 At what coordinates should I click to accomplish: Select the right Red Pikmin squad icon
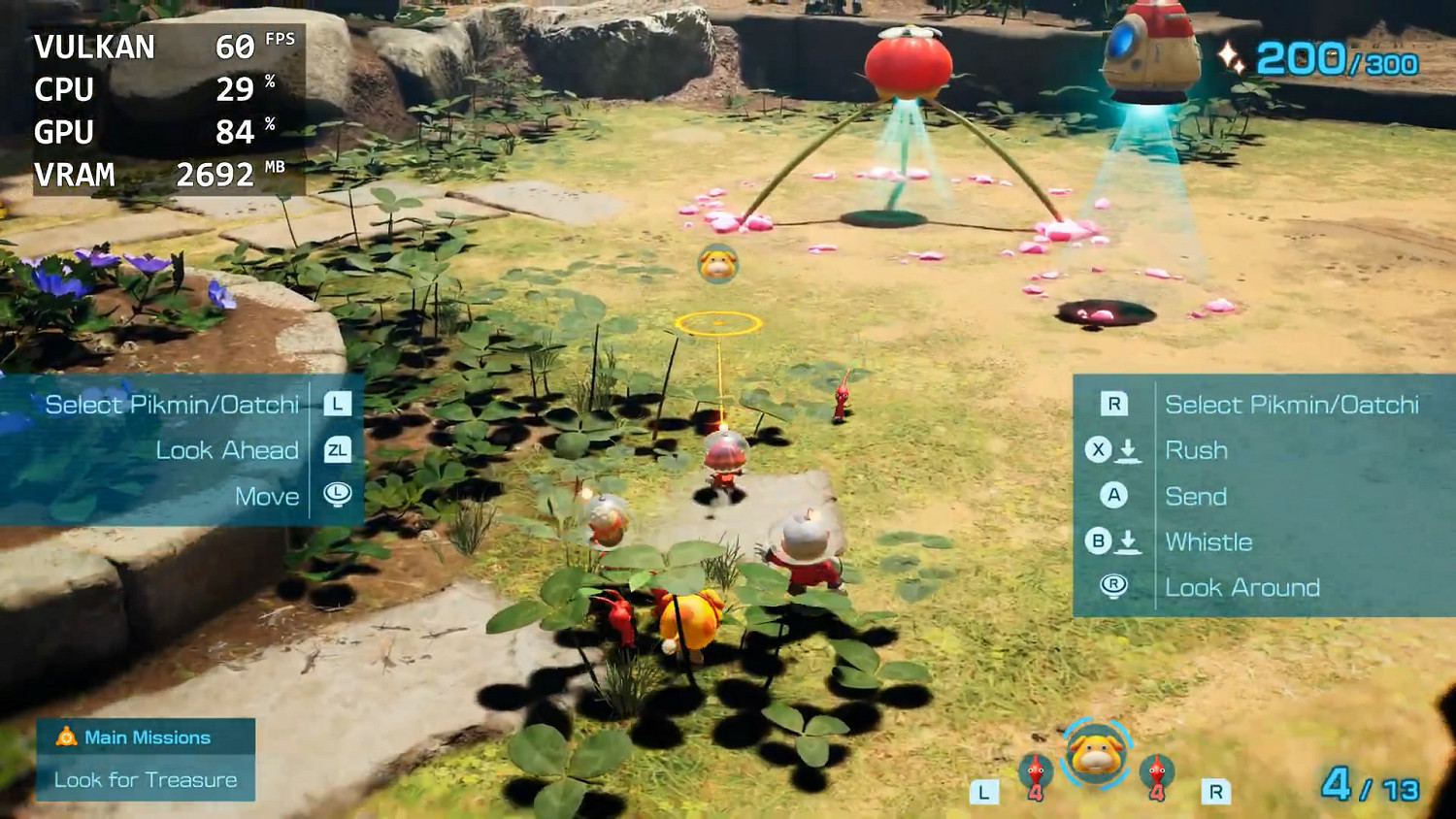point(1157,770)
